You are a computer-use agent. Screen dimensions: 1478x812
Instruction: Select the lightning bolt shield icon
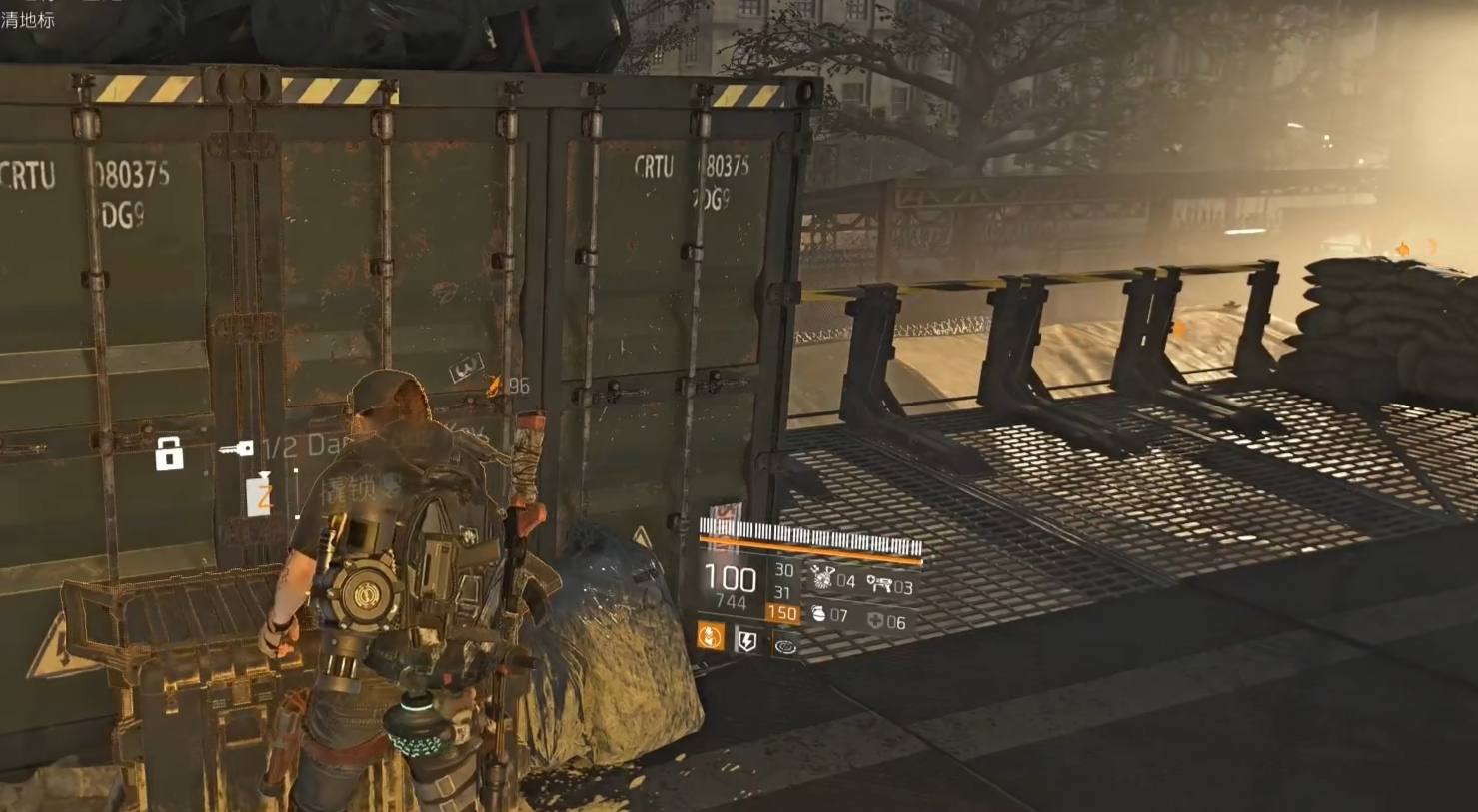746,640
